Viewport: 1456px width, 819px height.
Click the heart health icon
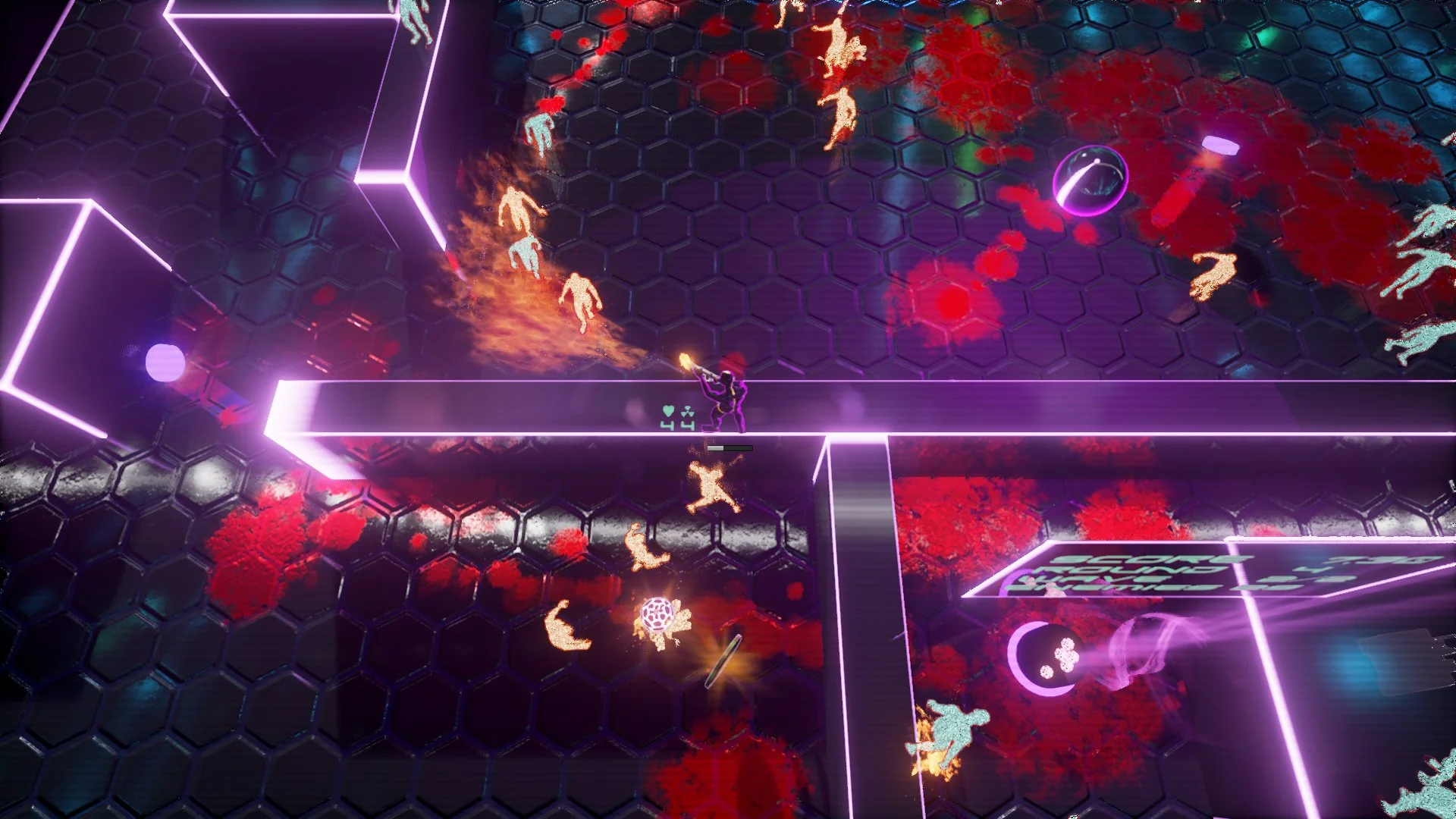click(x=668, y=411)
